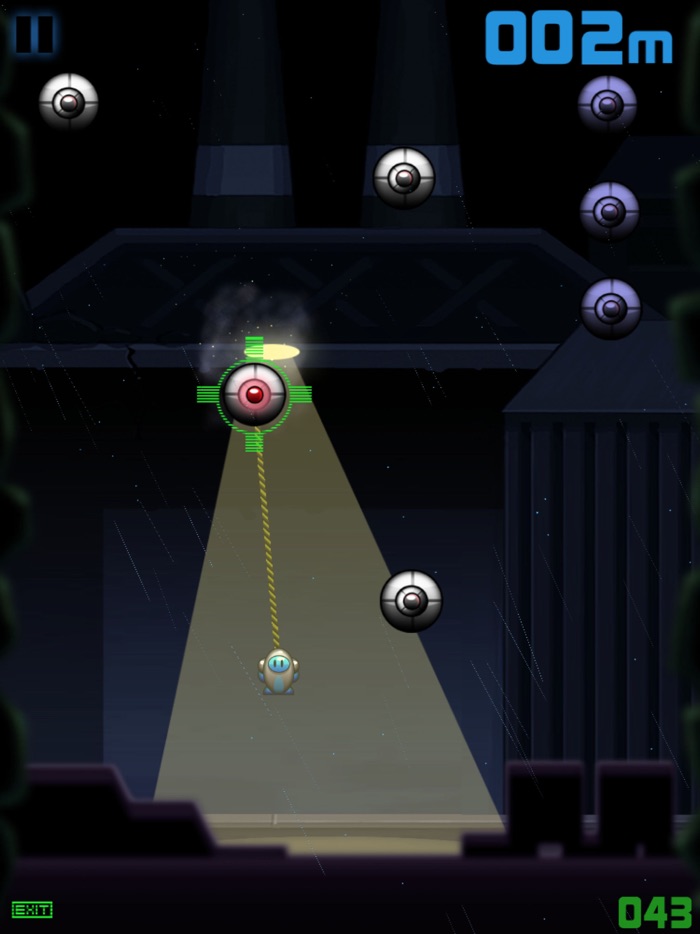Pause the game

[35, 34]
